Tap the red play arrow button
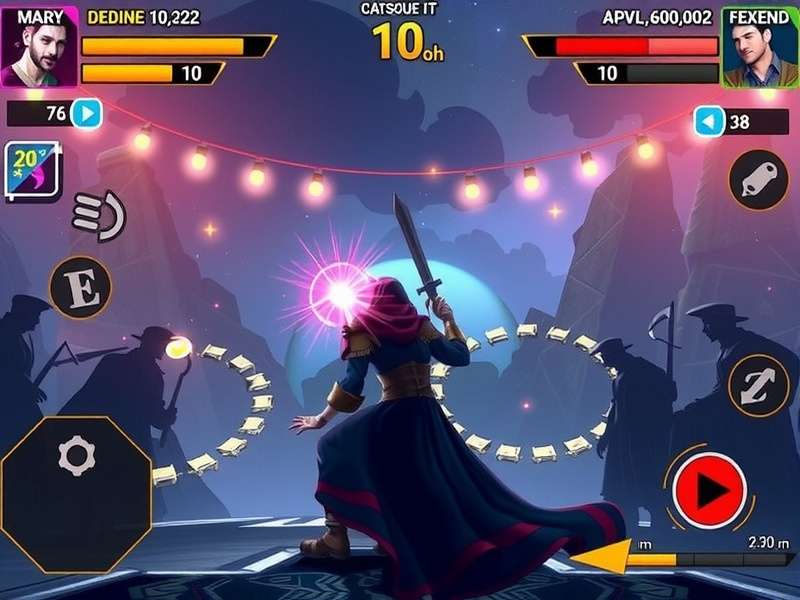The width and height of the screenshot is (800, 600). (711, 489)
